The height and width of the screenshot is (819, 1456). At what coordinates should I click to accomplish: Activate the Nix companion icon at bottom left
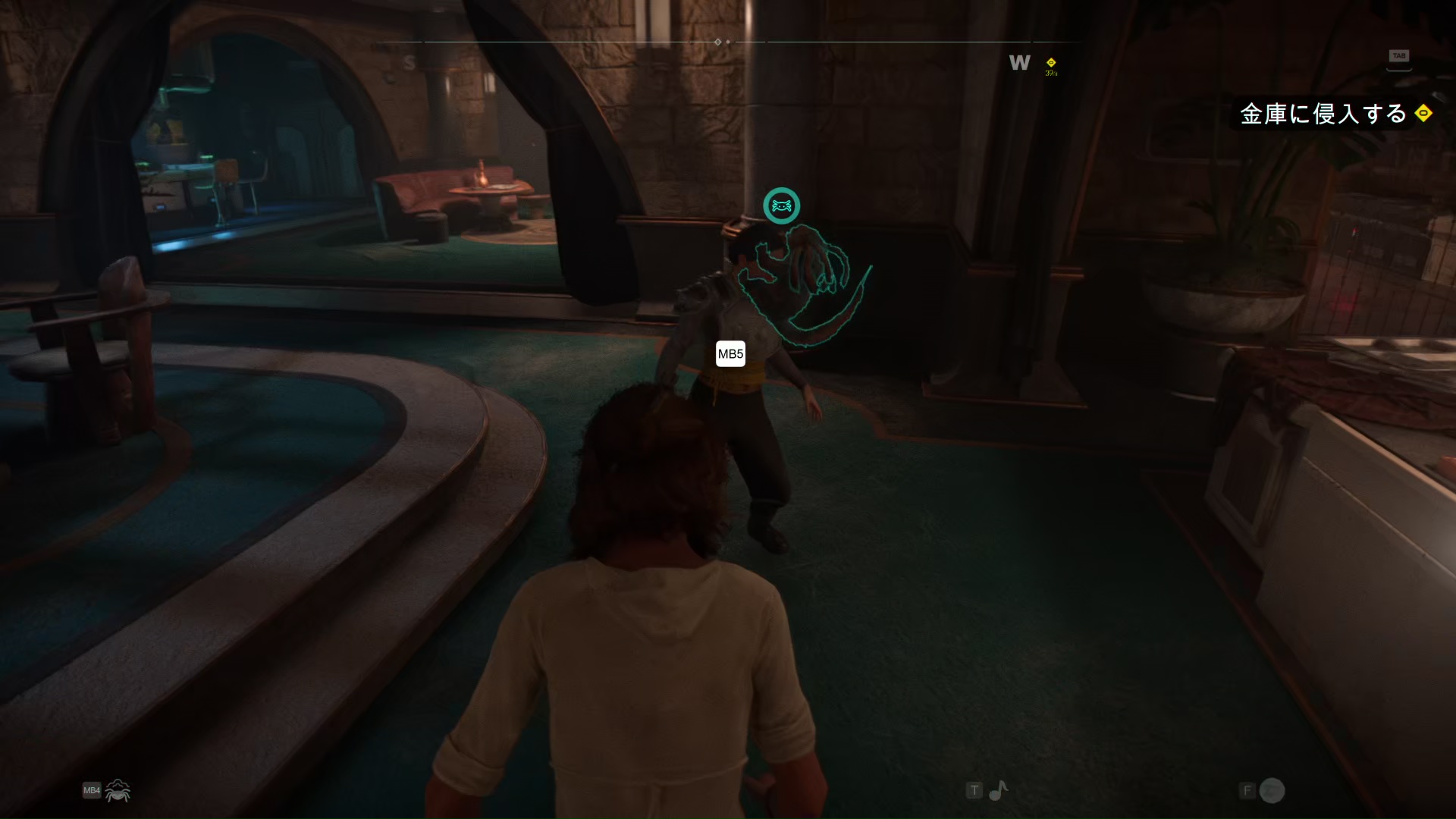point(118,791)
